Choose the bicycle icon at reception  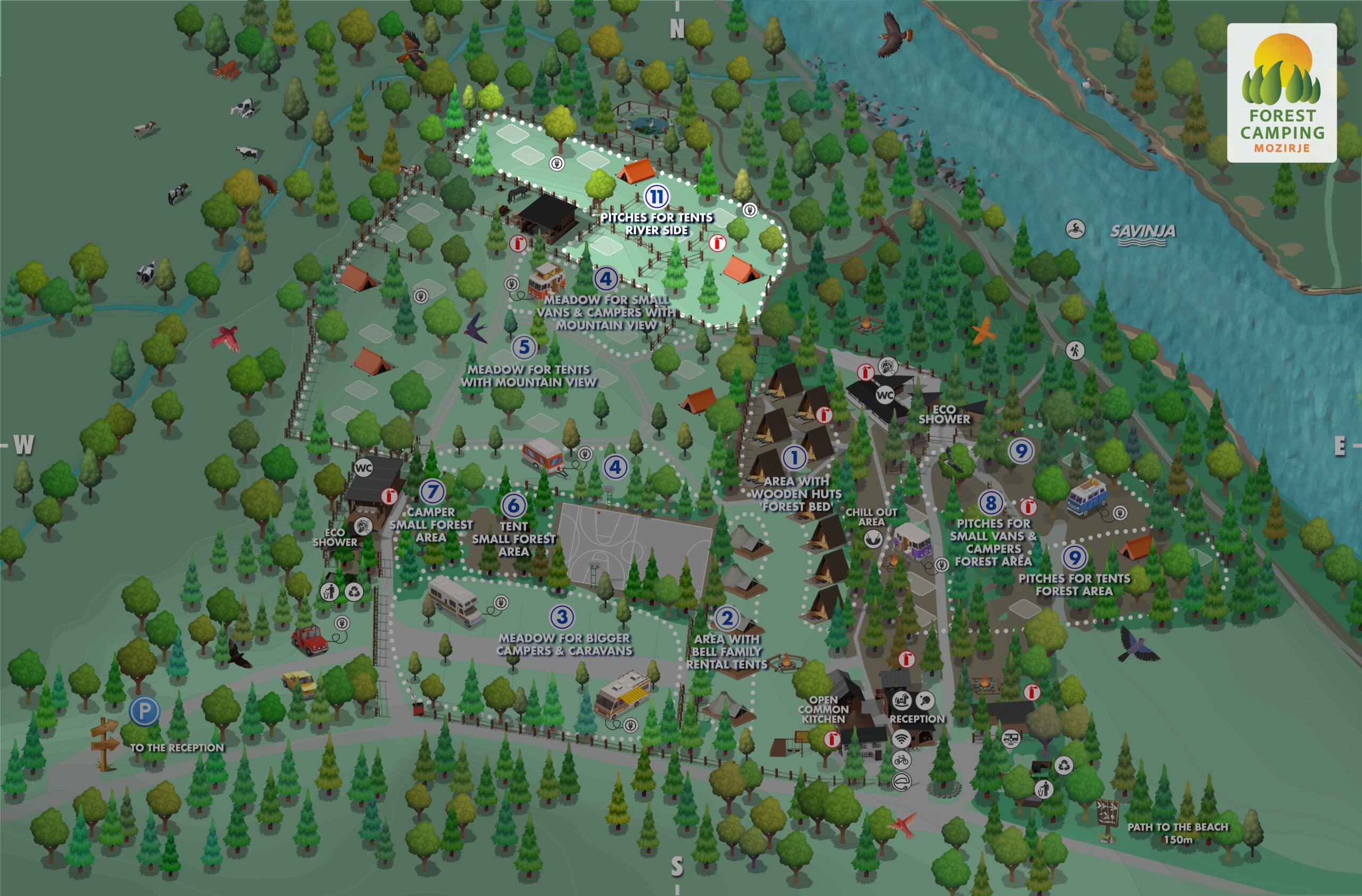901,760
